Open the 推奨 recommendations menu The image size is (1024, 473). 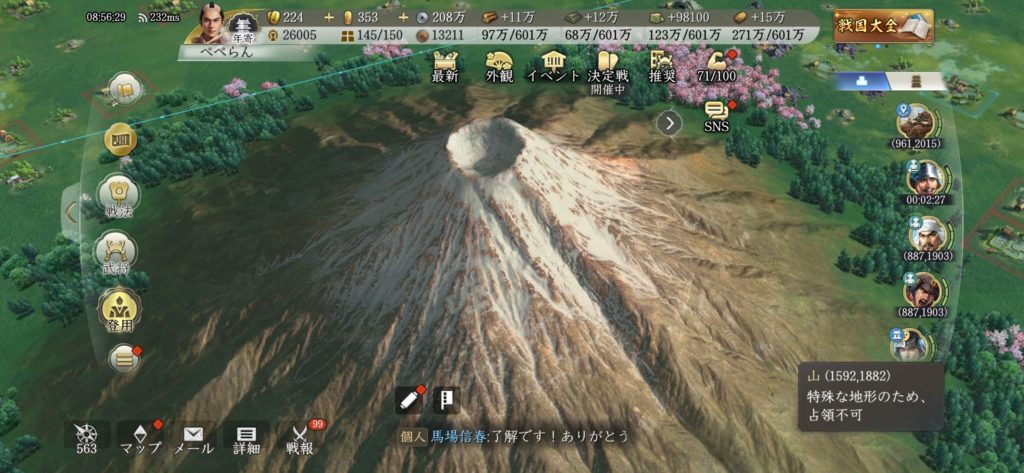(x=661, y=64)
